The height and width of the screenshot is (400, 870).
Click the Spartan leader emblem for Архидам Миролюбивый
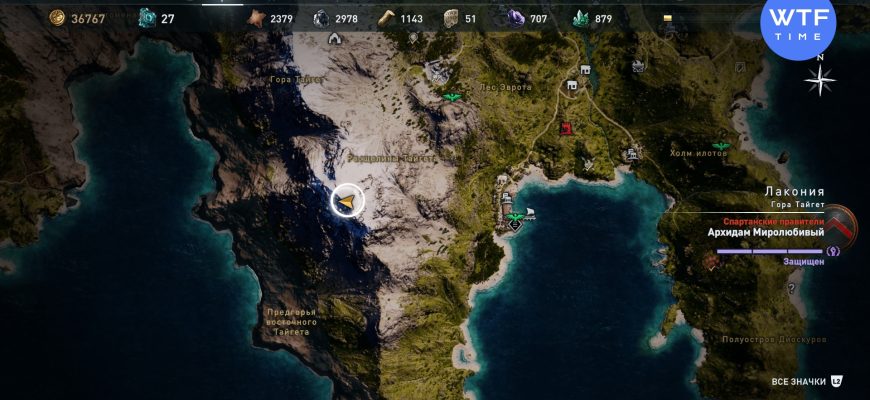pos(842,227)
